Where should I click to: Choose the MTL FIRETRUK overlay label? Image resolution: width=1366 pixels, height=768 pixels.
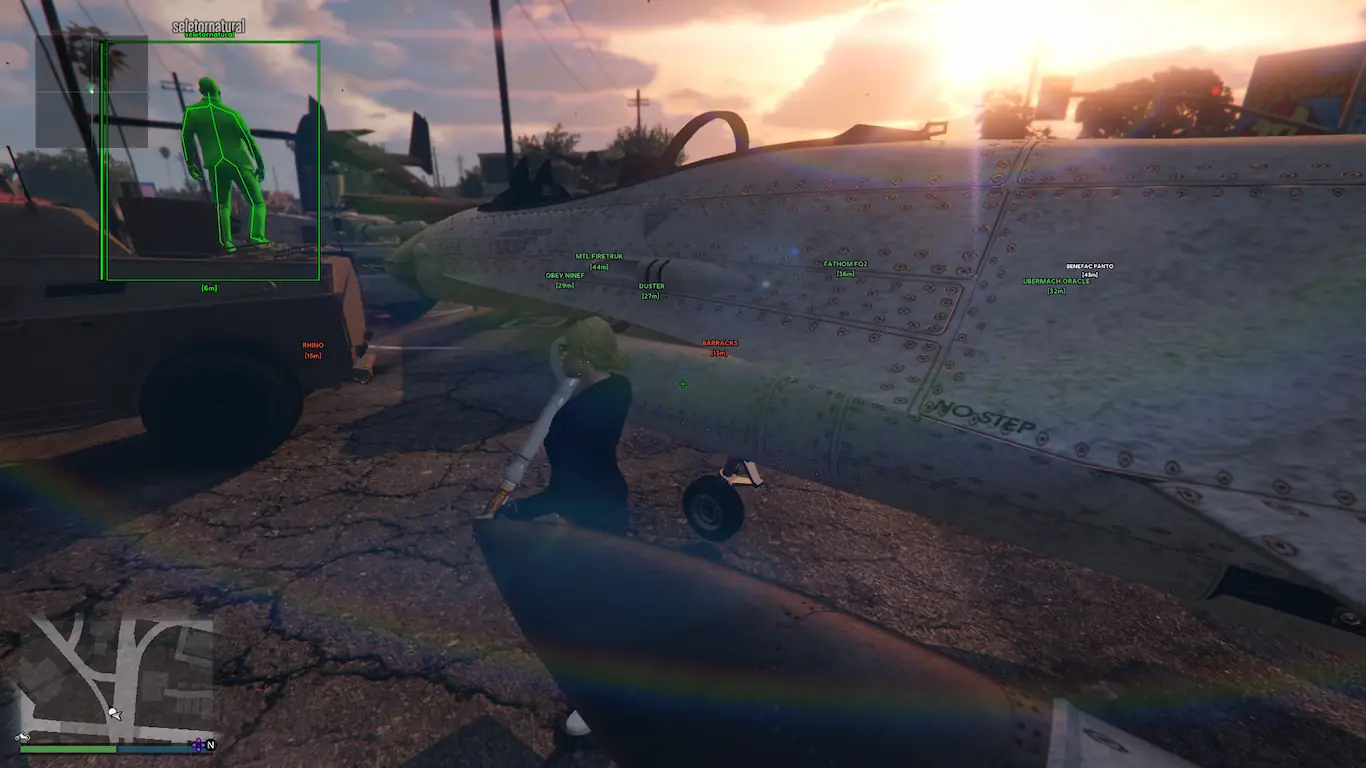click(x=599, y=257)
